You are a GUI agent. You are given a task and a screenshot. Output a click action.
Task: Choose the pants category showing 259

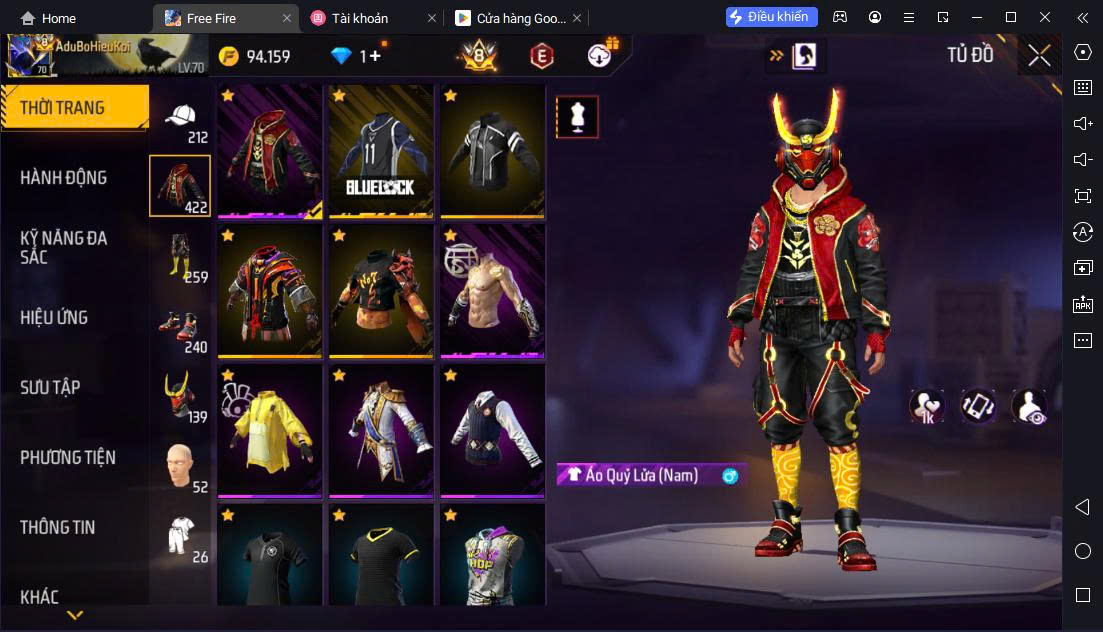[x=181, y=259]
